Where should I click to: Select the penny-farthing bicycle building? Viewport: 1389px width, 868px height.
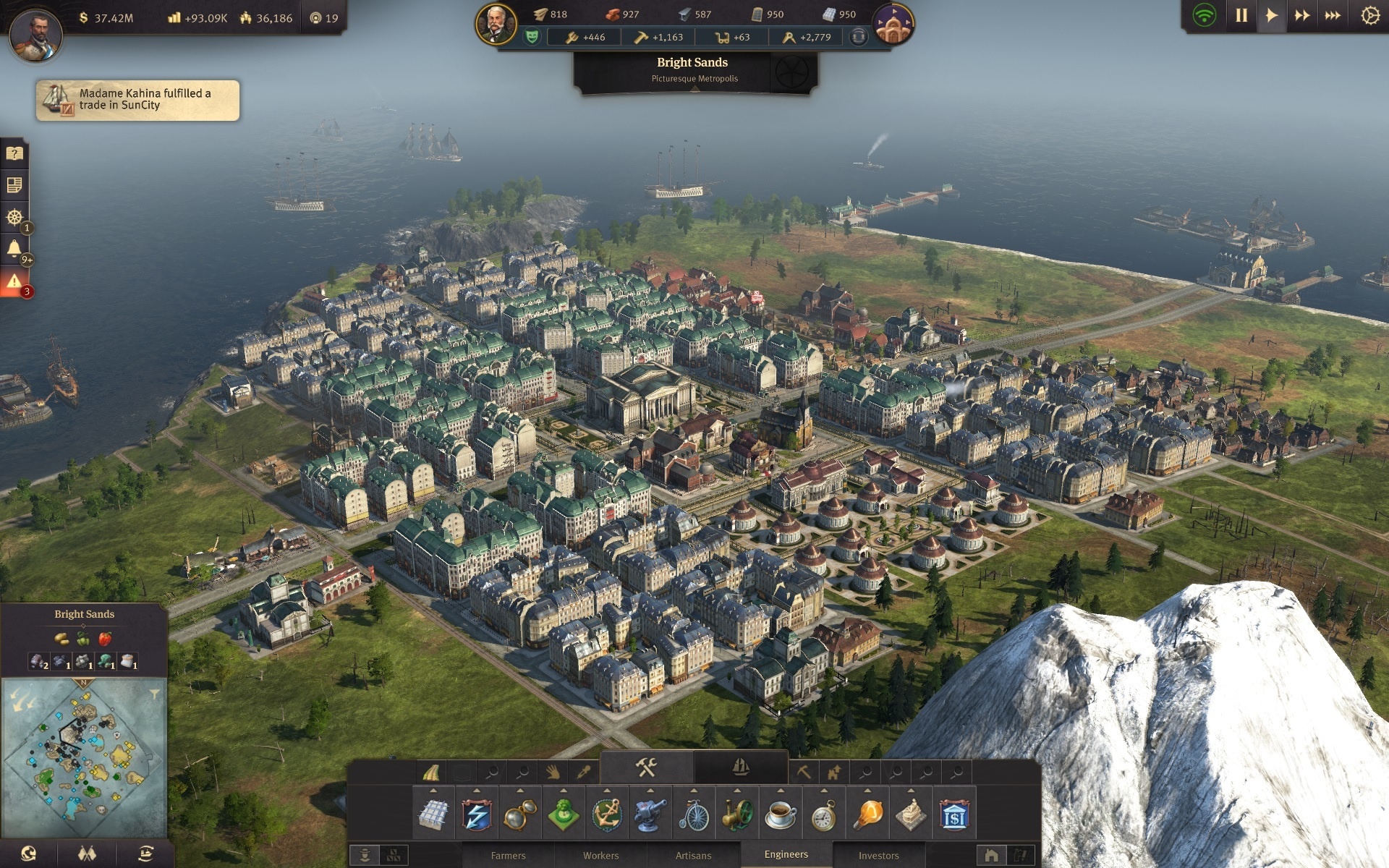[694, 815]
